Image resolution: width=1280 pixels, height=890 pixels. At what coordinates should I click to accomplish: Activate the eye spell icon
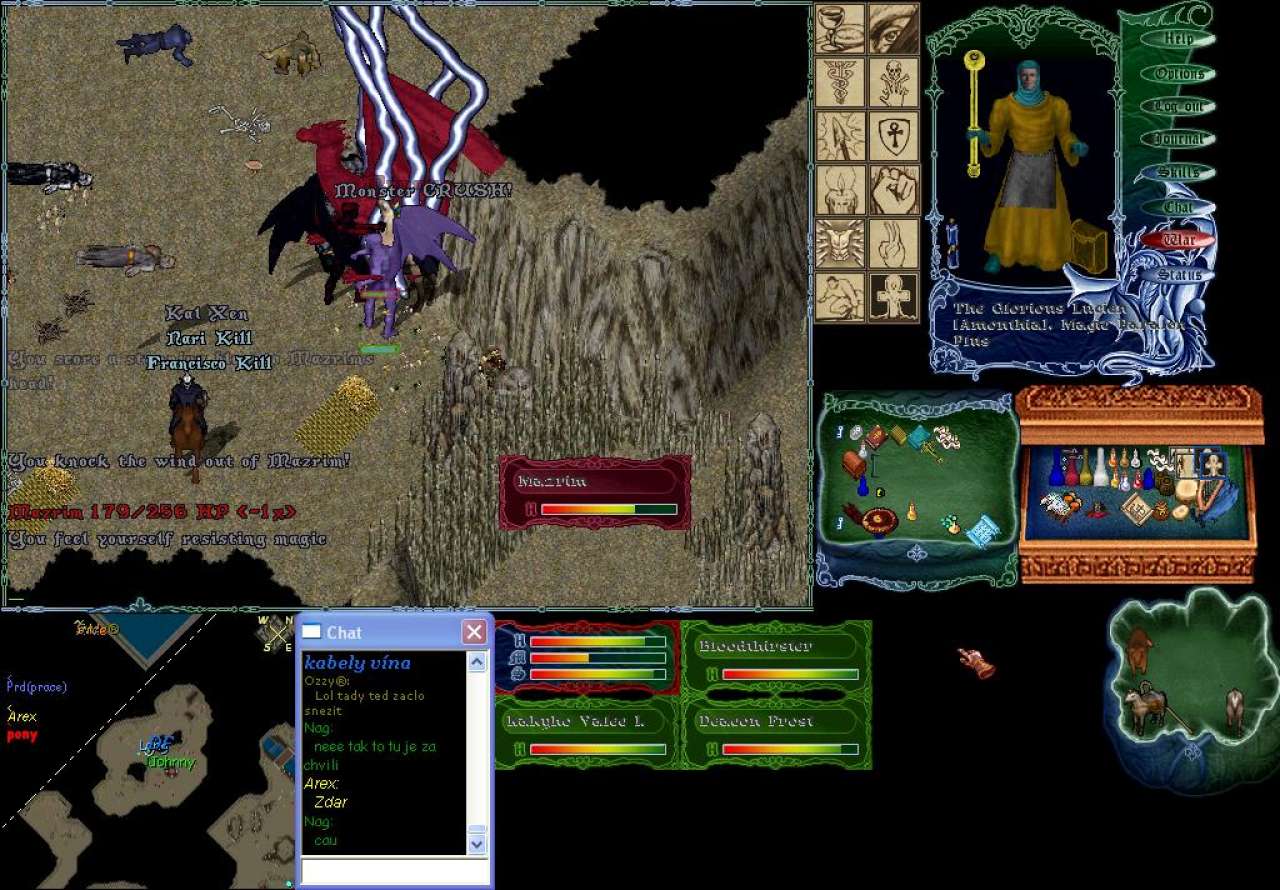(893, 28)
